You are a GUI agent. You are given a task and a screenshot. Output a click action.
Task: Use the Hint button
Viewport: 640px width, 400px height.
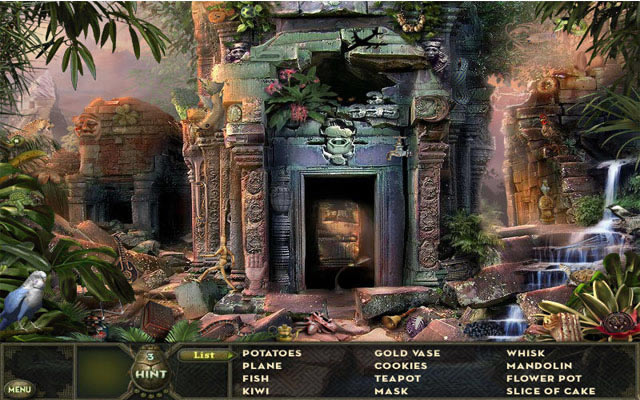[x=151, y=370]
